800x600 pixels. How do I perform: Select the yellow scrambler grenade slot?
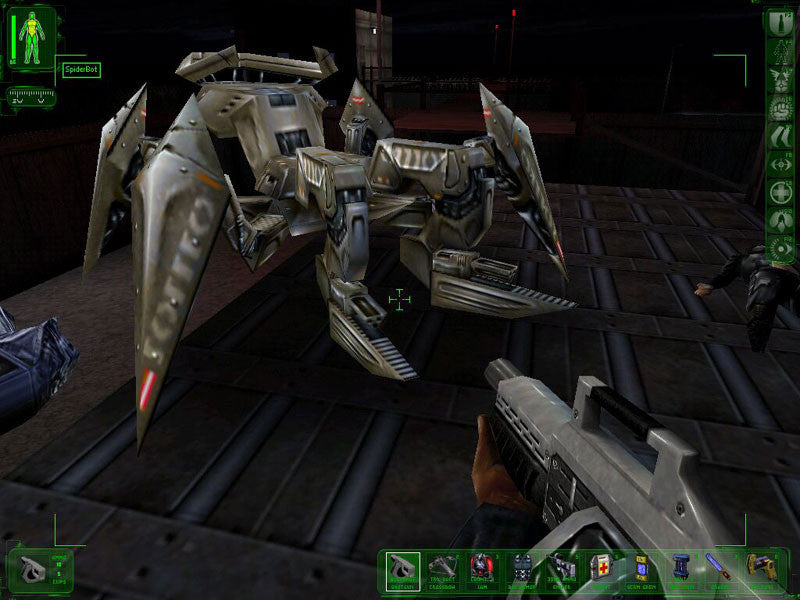click(641, 570)
